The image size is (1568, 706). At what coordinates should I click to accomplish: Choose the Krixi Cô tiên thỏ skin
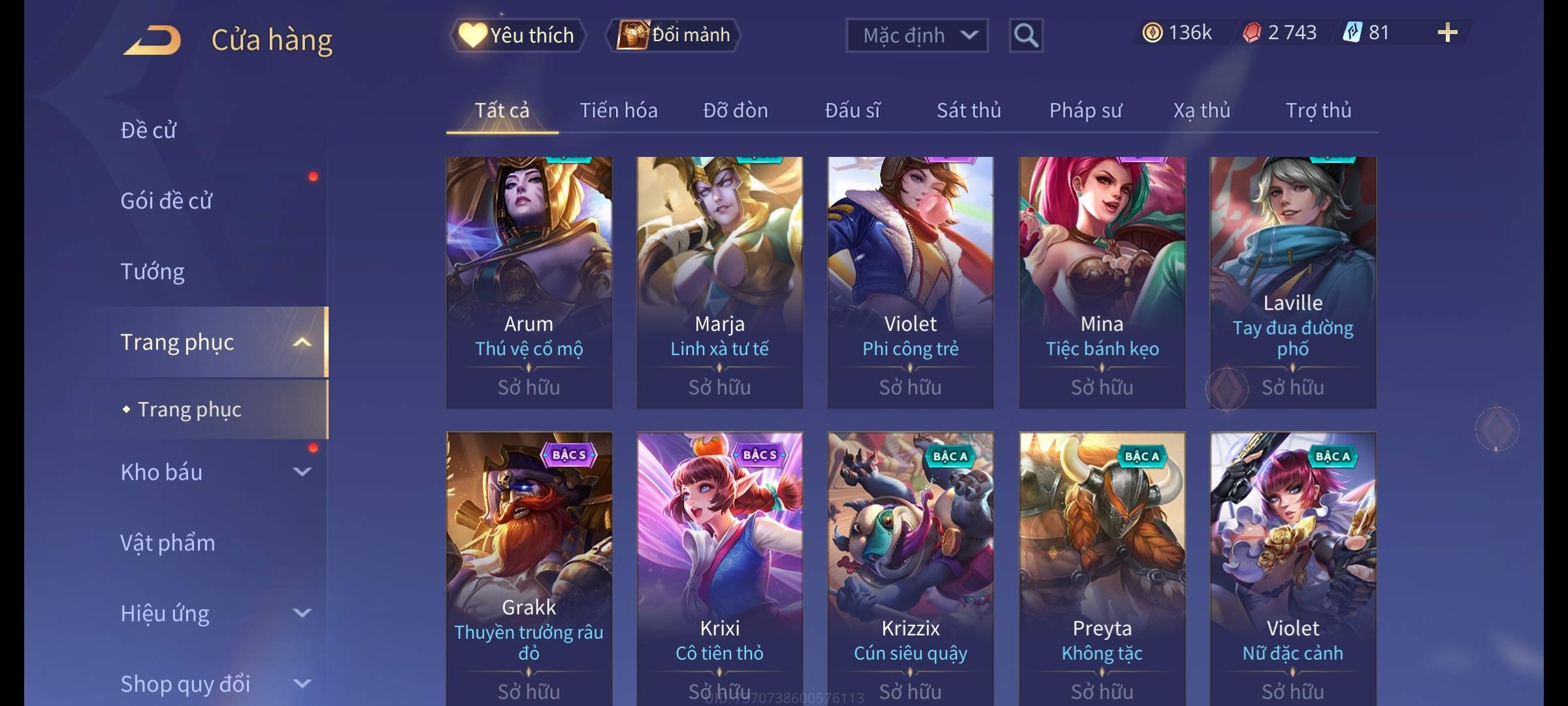719,562
